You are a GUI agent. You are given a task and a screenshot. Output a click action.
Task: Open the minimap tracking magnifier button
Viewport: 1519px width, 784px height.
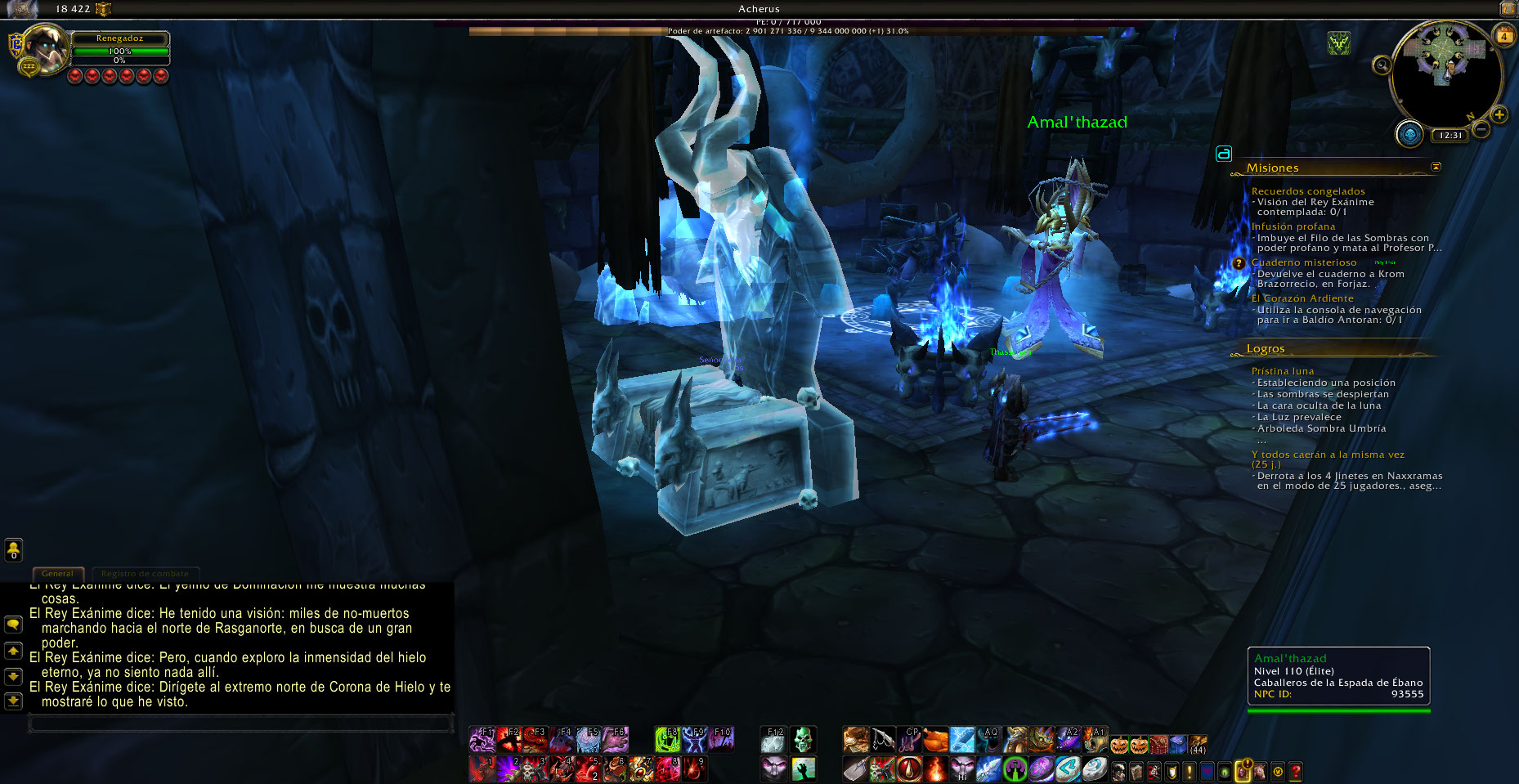point(1382,65)
